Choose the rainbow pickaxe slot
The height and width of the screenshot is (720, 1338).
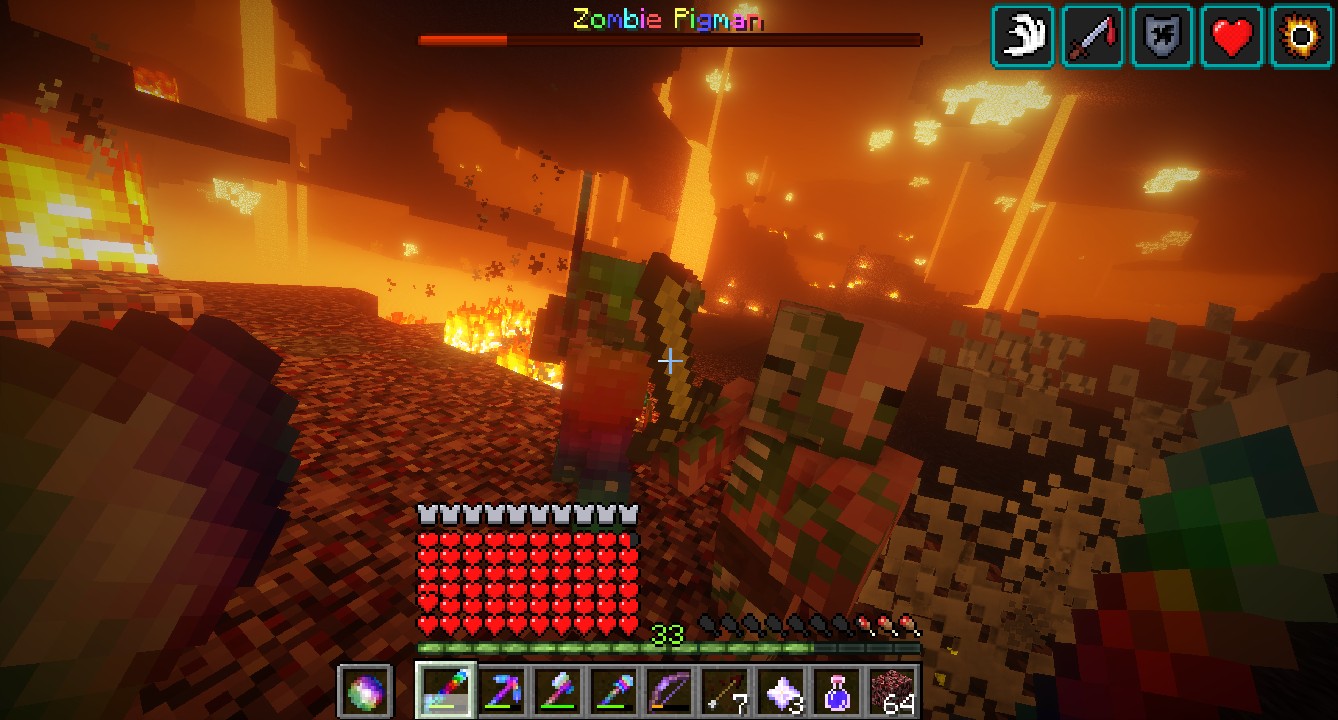pos(500,690)
